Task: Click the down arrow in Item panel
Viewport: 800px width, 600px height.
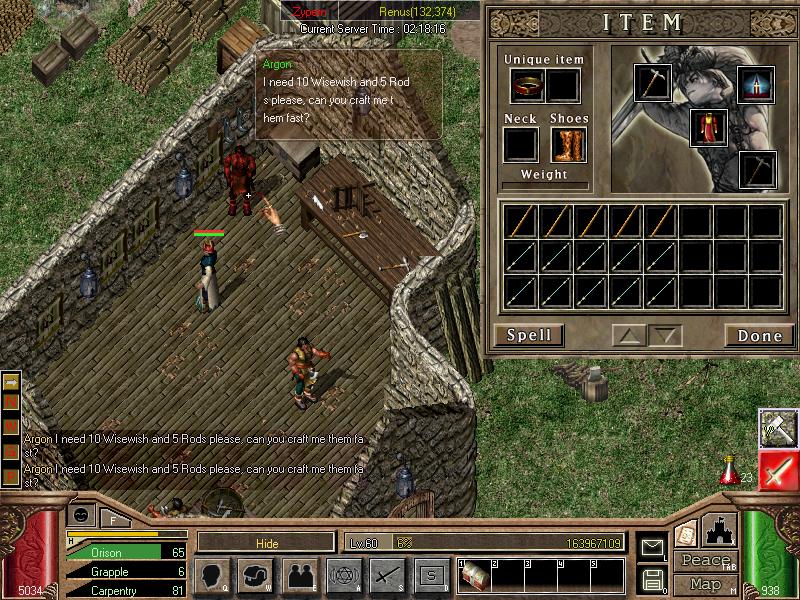Action: [664, 336]
